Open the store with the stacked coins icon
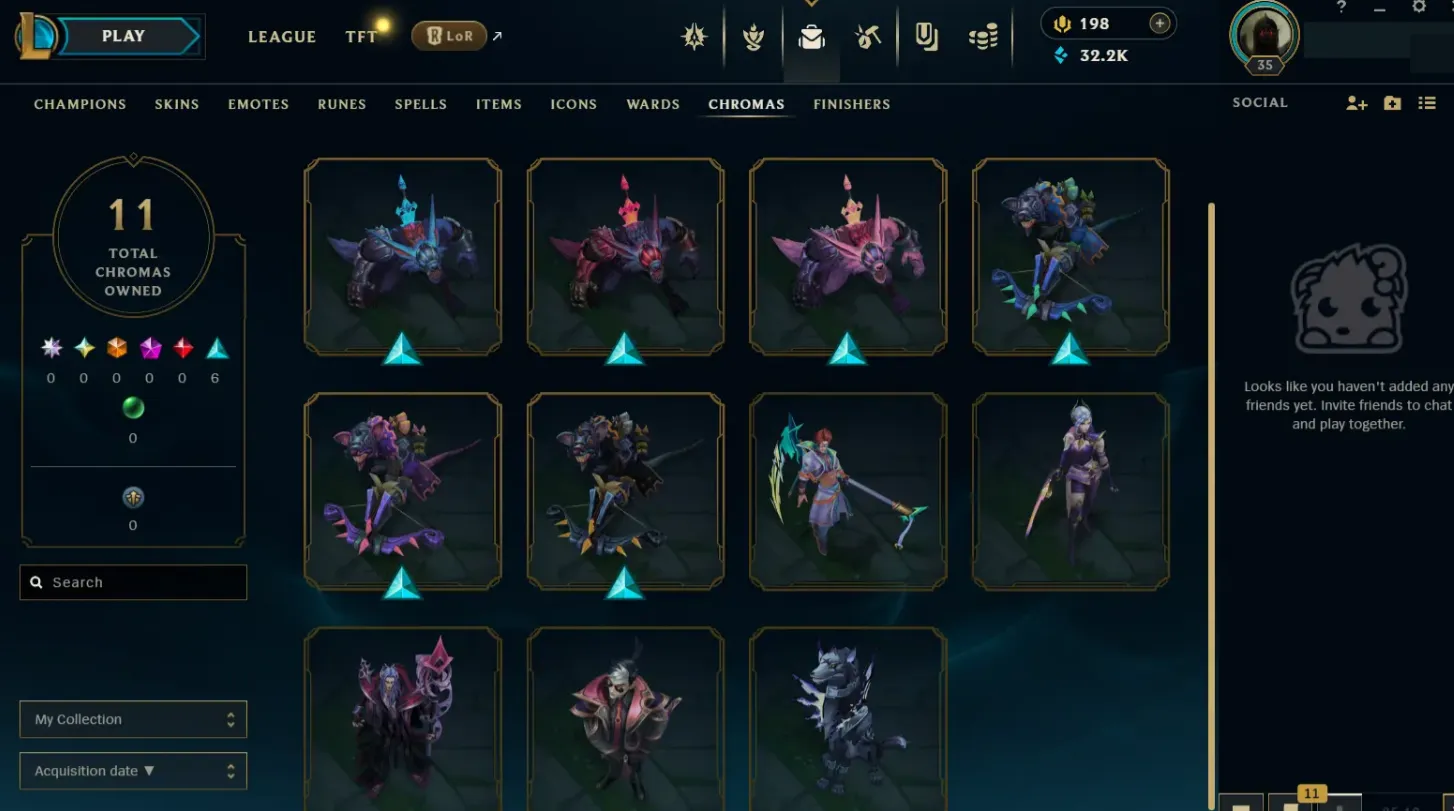The height and width of the screenshot is (811, 1454). tap(984, 36)
